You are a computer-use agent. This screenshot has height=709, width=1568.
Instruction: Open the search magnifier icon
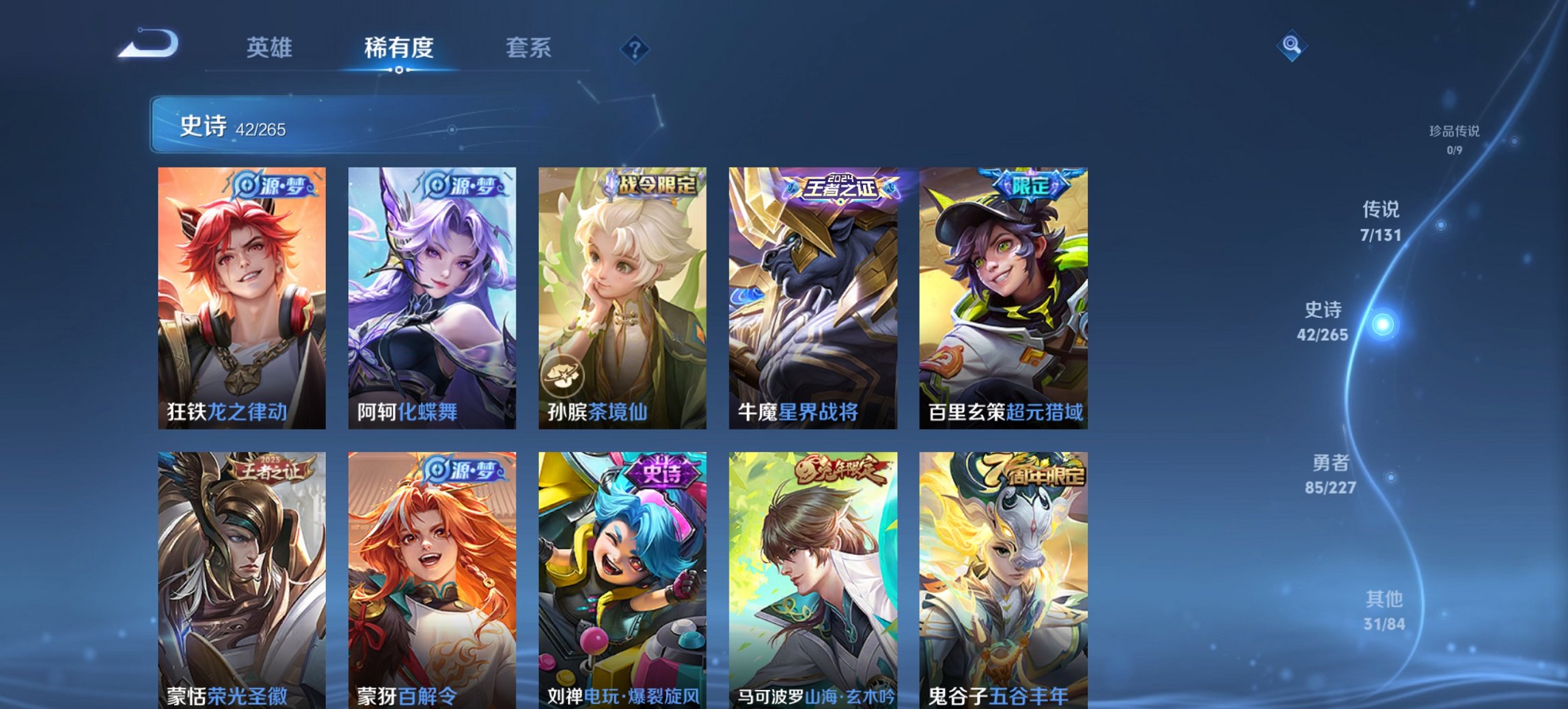[x=1291, y=46]
